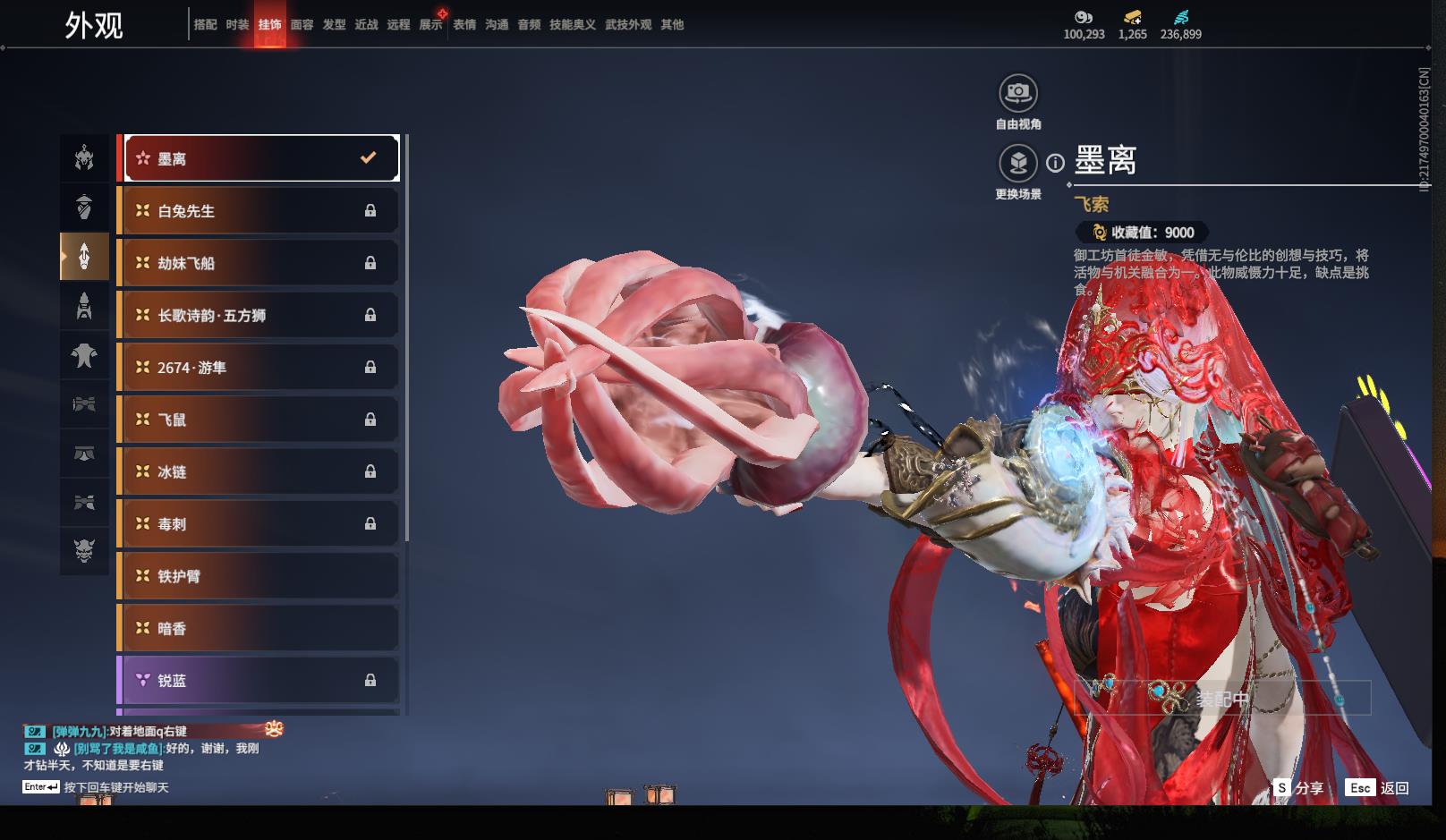
Task: Select the 面容 tab
Action: (302, 25)
